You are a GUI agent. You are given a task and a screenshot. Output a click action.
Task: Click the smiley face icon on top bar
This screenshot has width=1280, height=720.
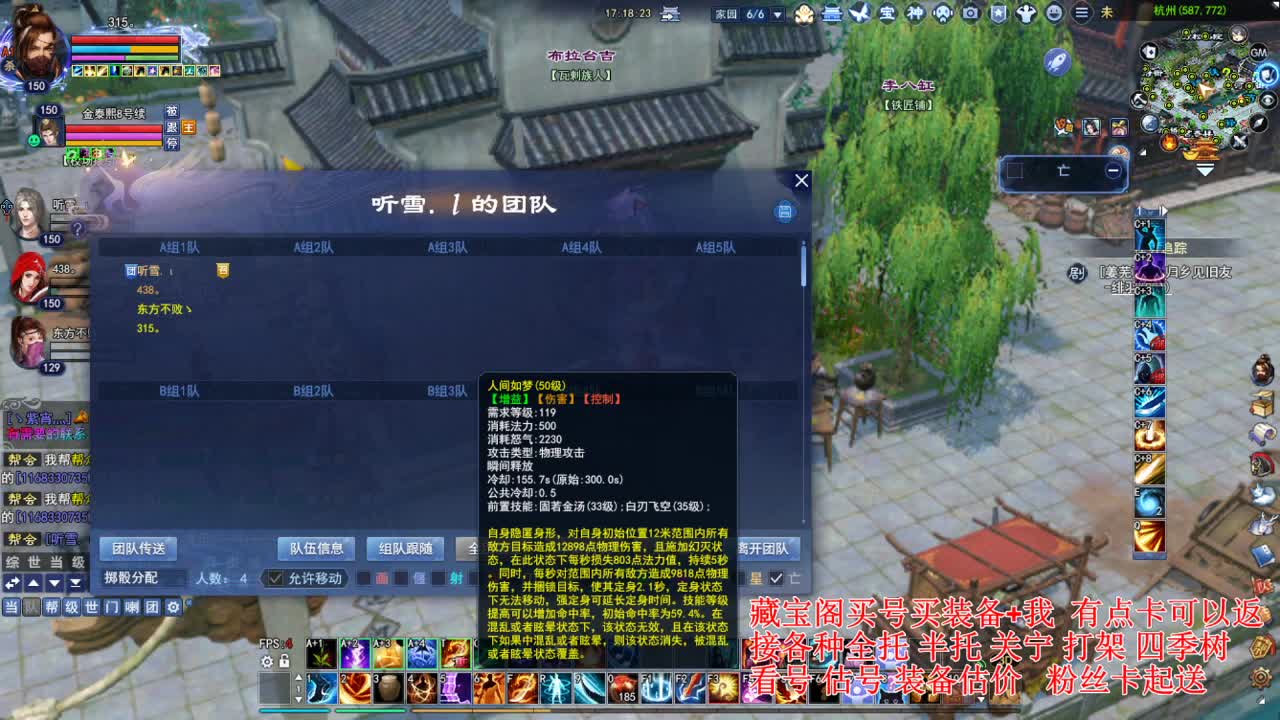1055,12
